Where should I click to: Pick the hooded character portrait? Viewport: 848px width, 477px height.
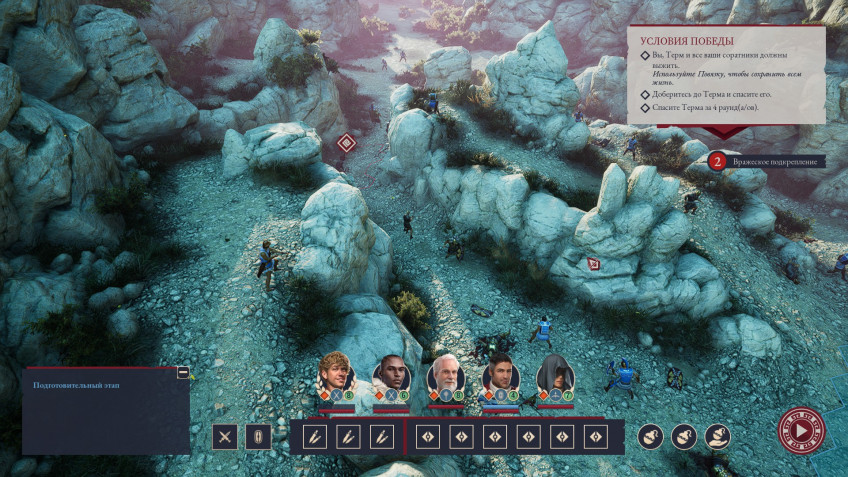click(x=554, y=376)
